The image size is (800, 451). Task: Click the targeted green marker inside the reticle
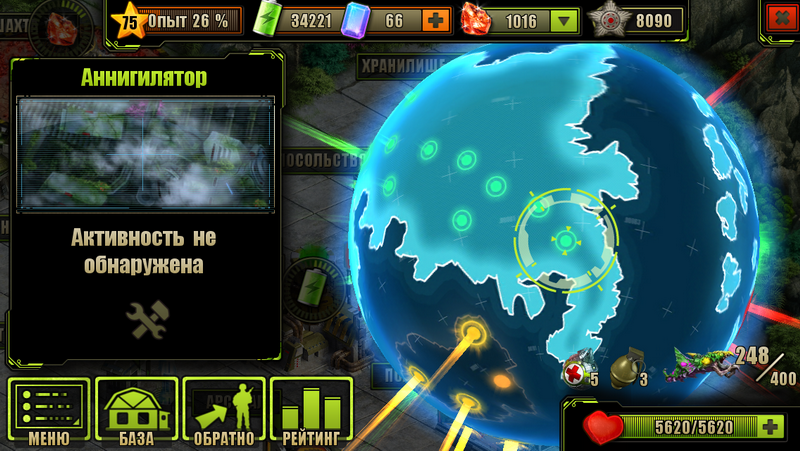[x=565, y=240]
